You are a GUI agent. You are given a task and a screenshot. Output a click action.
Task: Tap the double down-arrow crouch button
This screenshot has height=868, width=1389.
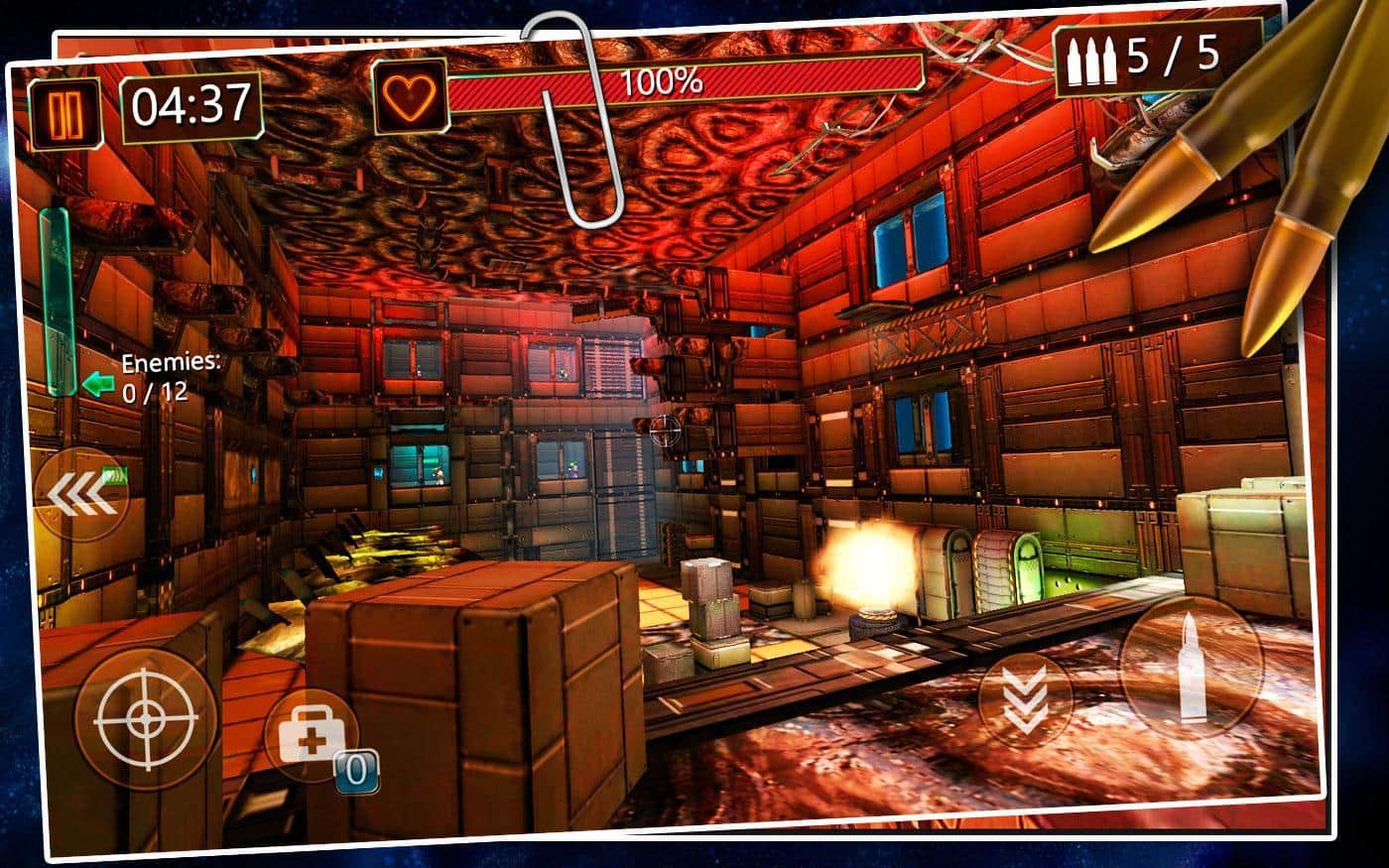(1025, 698)
